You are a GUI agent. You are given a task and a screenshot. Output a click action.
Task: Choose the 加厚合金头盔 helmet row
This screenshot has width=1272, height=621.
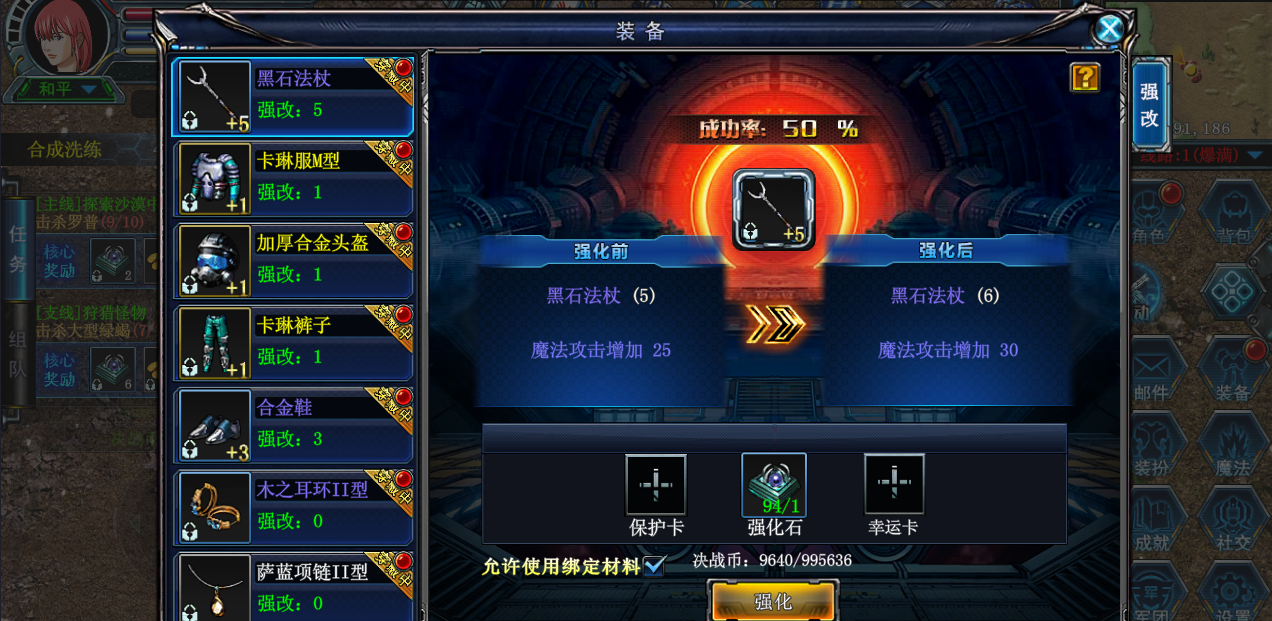click(x=293, y=260)
